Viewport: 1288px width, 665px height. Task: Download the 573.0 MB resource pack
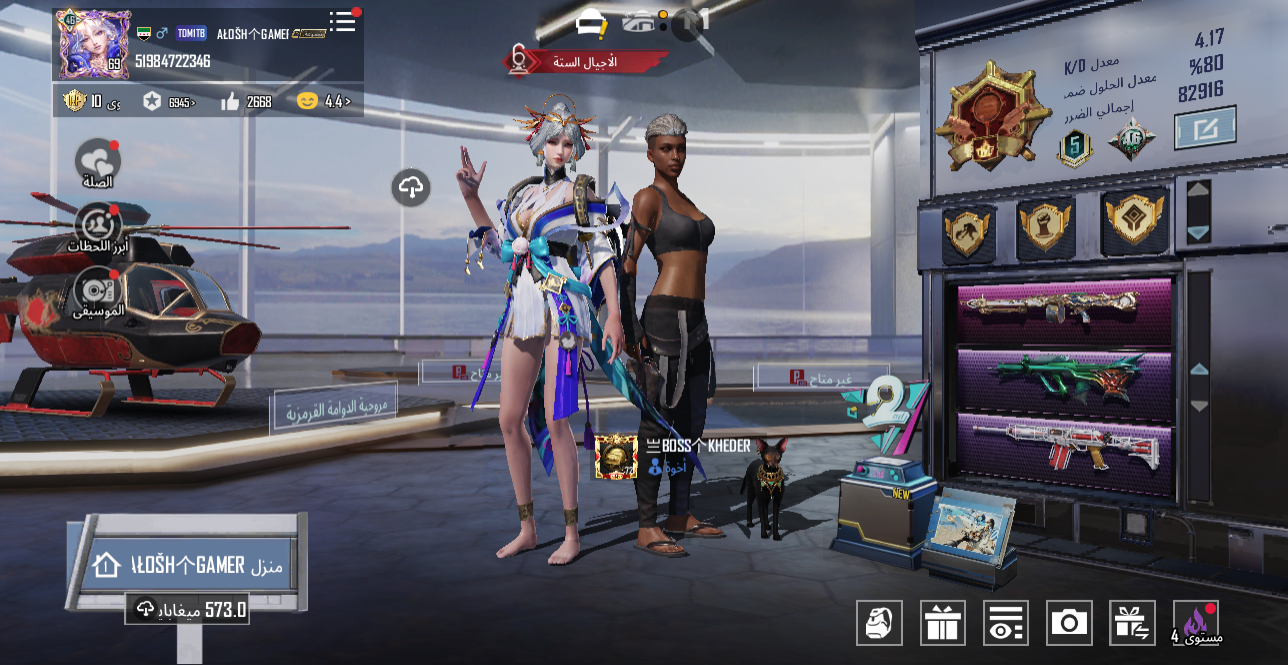coord(187,609)
